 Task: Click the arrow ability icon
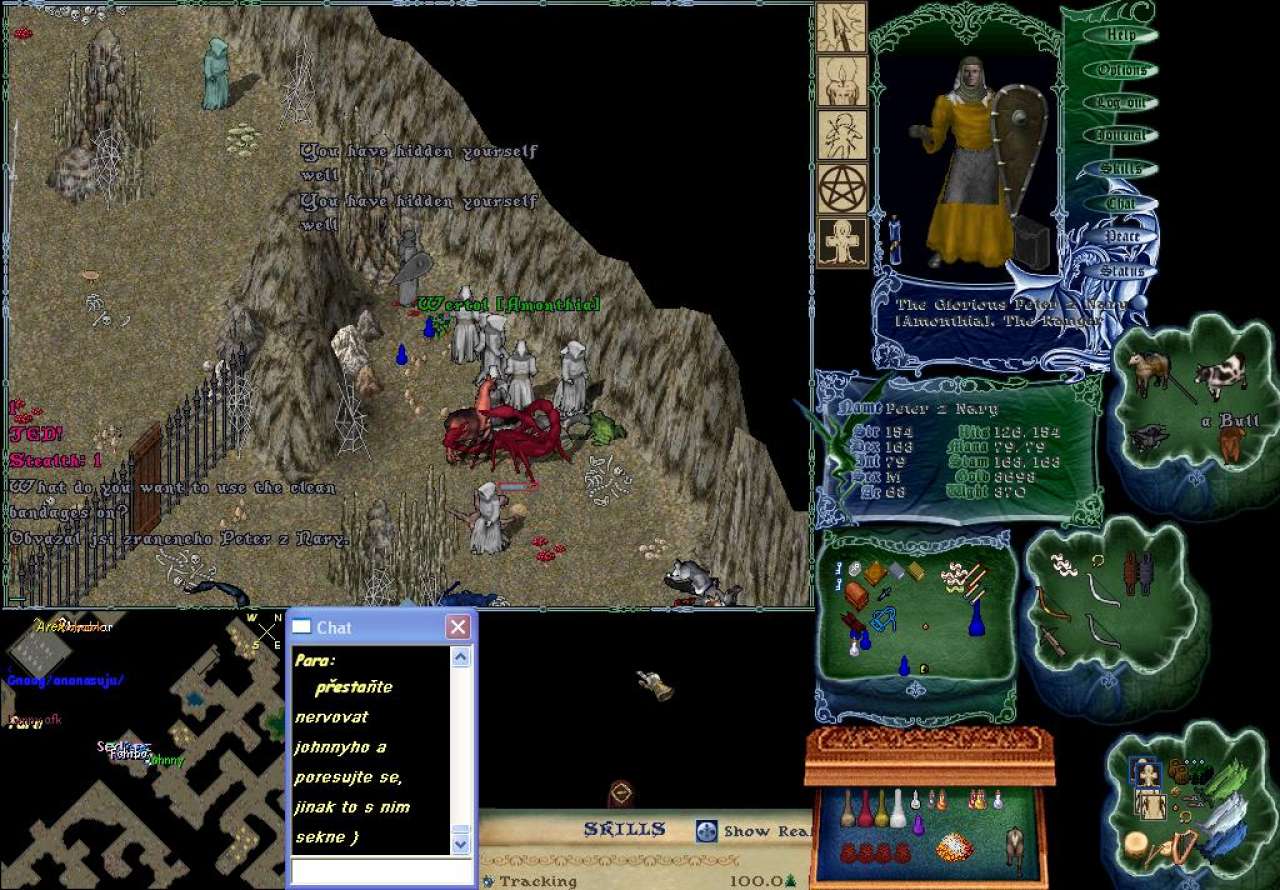point(842,27)
